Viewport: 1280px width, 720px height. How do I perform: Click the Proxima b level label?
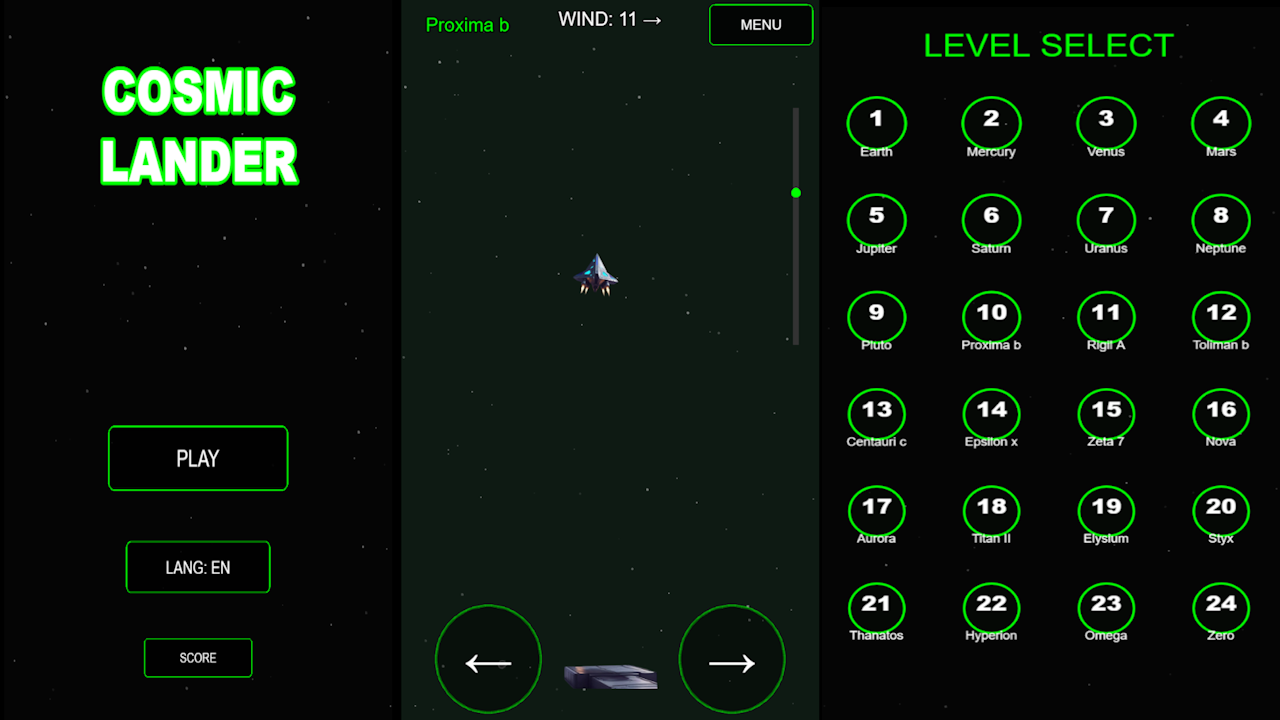pos(467,25)
